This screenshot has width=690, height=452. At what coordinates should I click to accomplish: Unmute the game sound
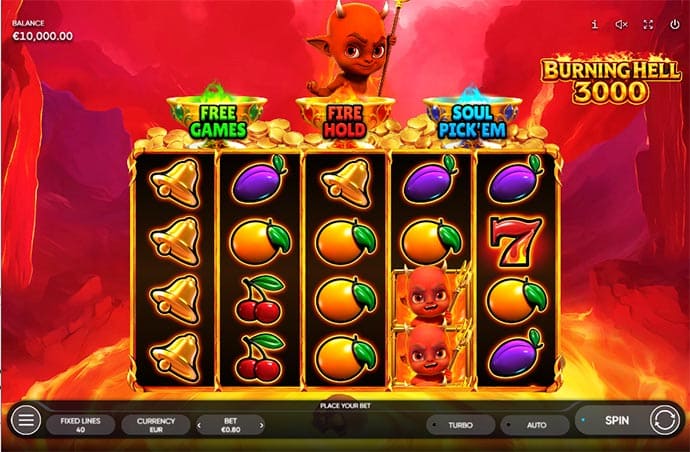coord(621,24)
